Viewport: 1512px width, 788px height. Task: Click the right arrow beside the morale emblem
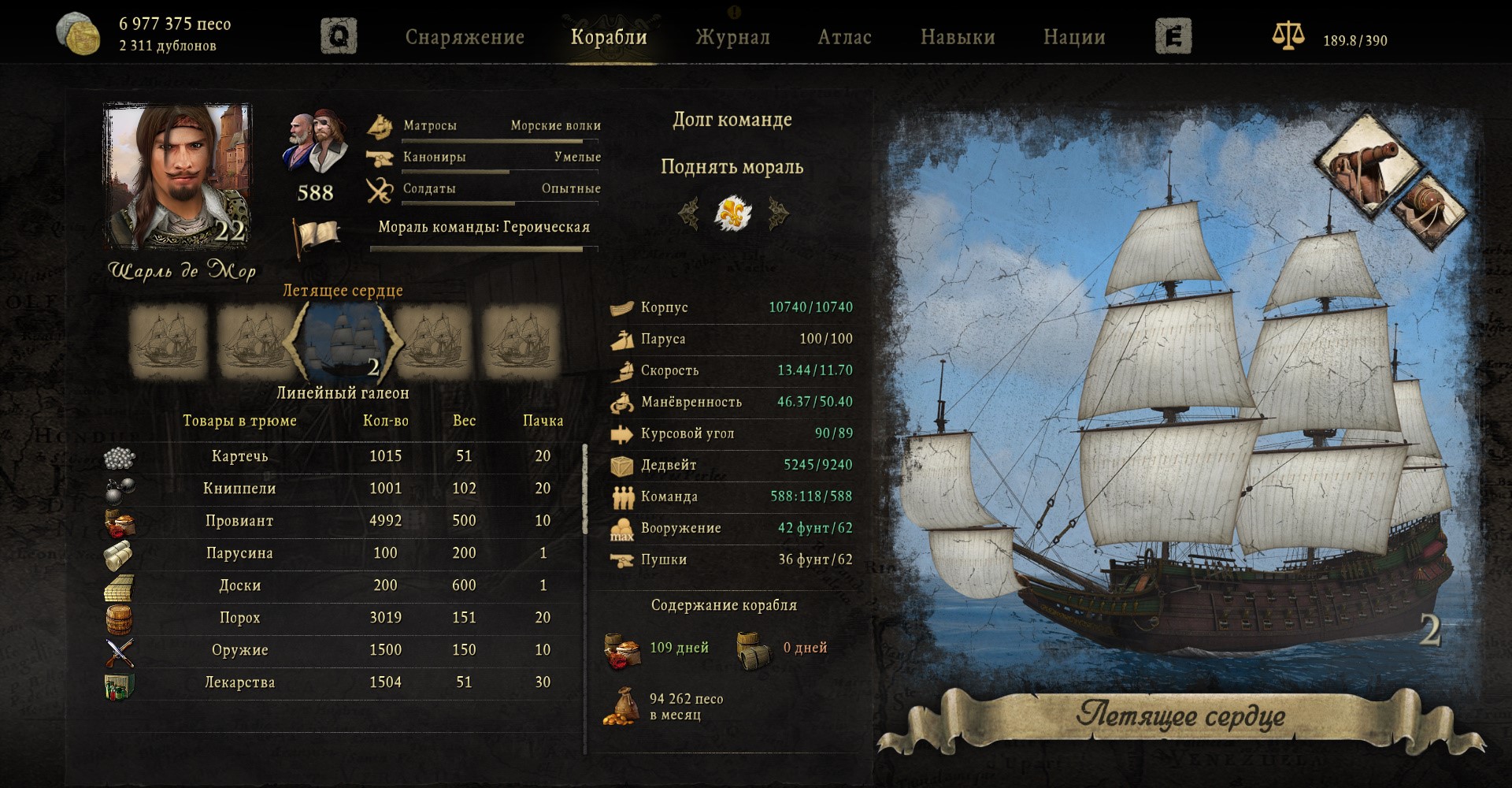point(778,213)
